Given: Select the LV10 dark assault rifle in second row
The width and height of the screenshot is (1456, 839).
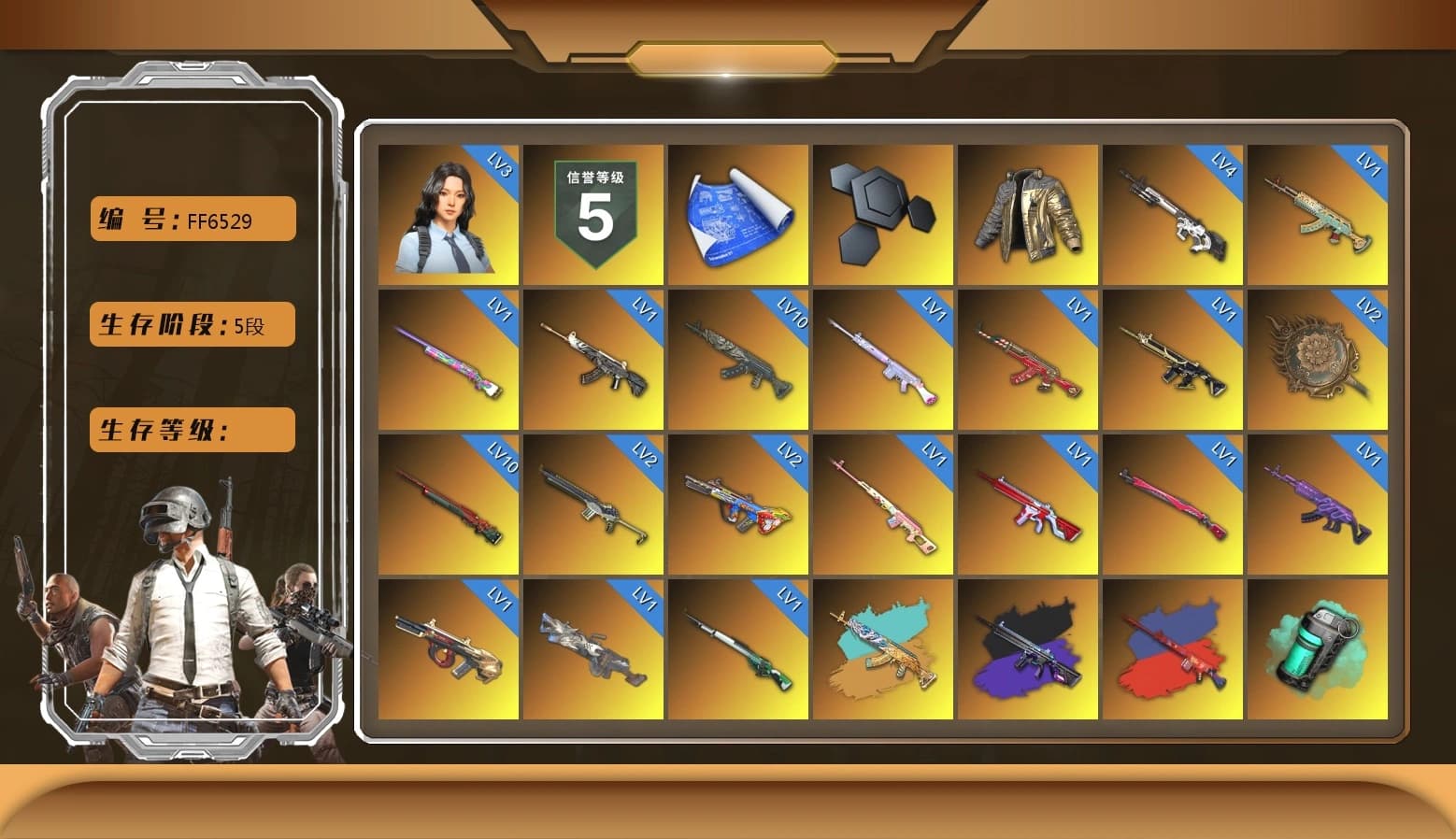Looking at the screenshot, I should [738, 360].
